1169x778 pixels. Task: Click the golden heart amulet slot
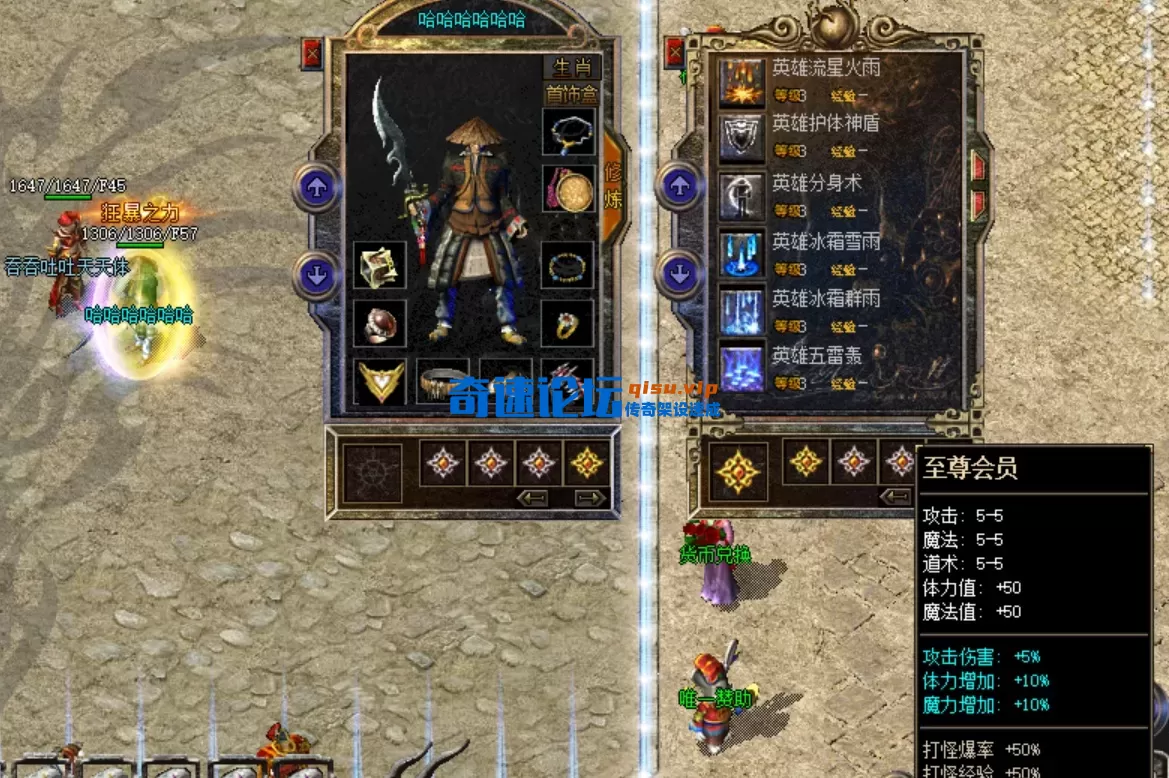(380, 381)
